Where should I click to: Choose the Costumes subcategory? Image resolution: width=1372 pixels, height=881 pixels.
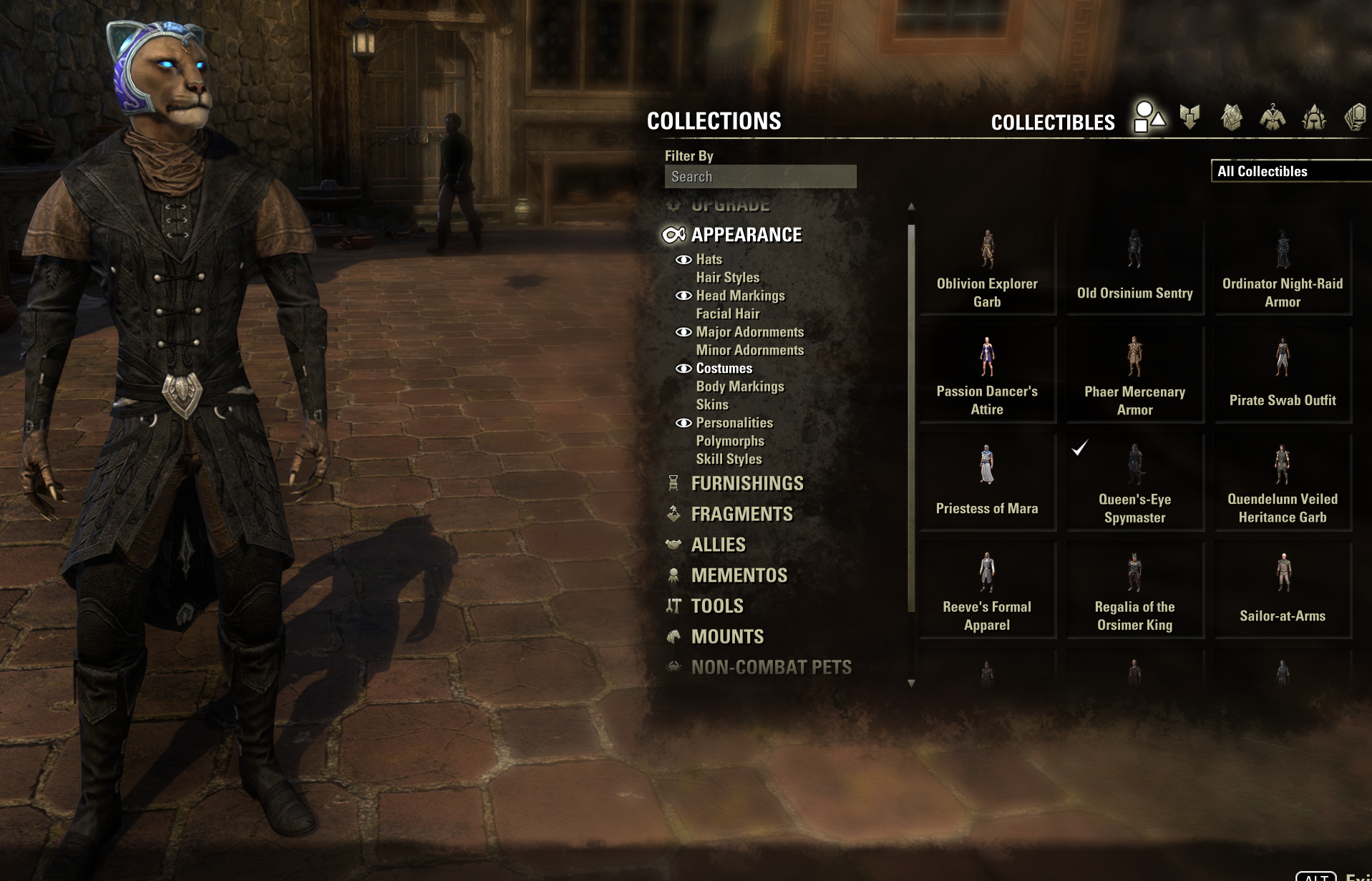[724, 368]
